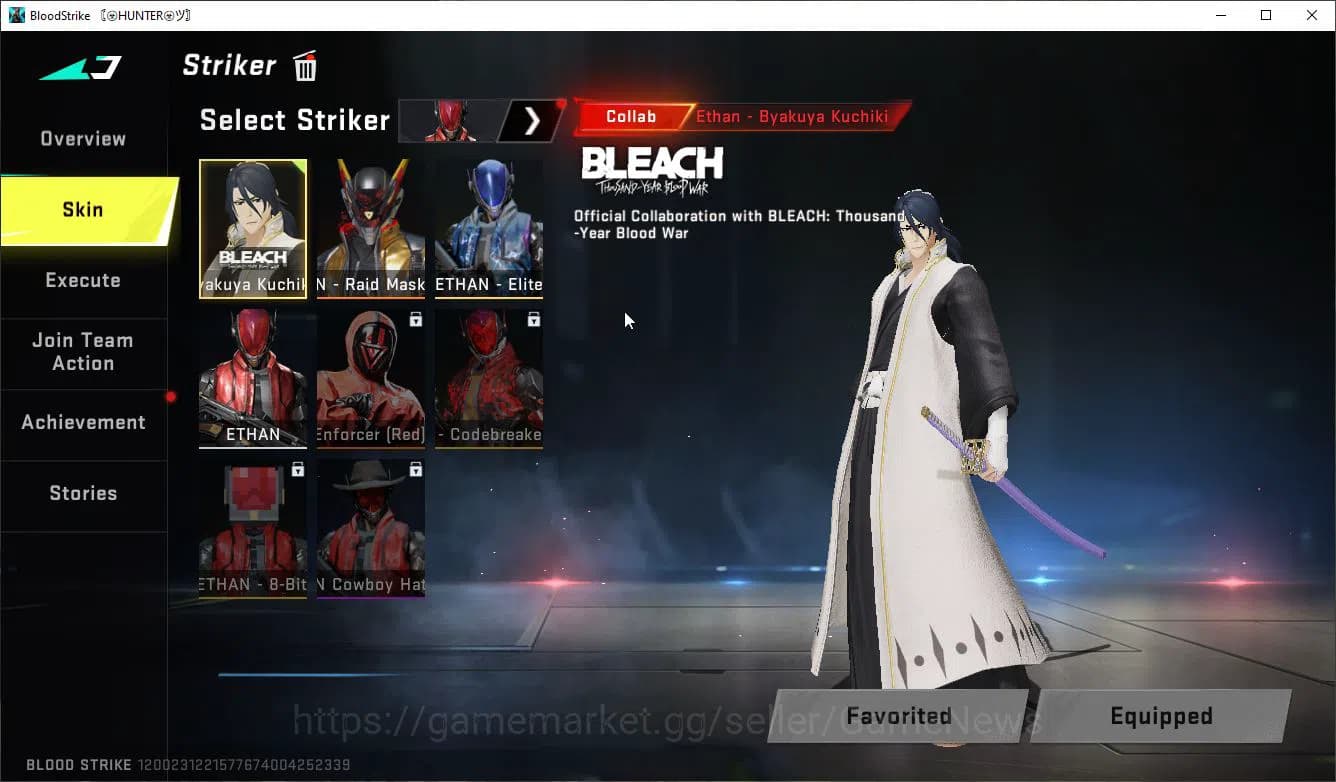Open the Execute customization section
The image size is (1336, 782).
82,280
